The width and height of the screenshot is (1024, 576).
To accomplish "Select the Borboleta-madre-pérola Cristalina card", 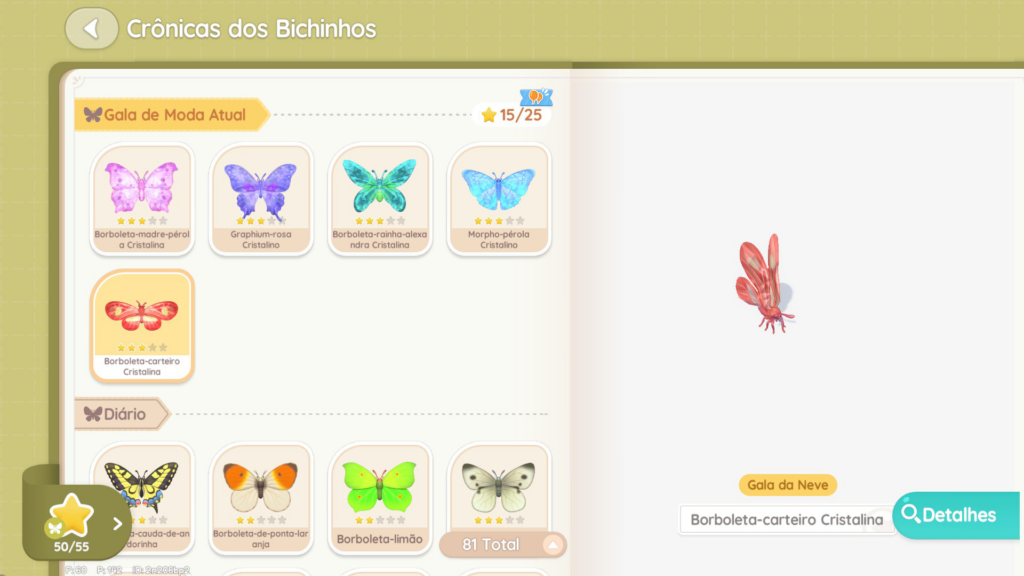I will (x=142, y=199).
